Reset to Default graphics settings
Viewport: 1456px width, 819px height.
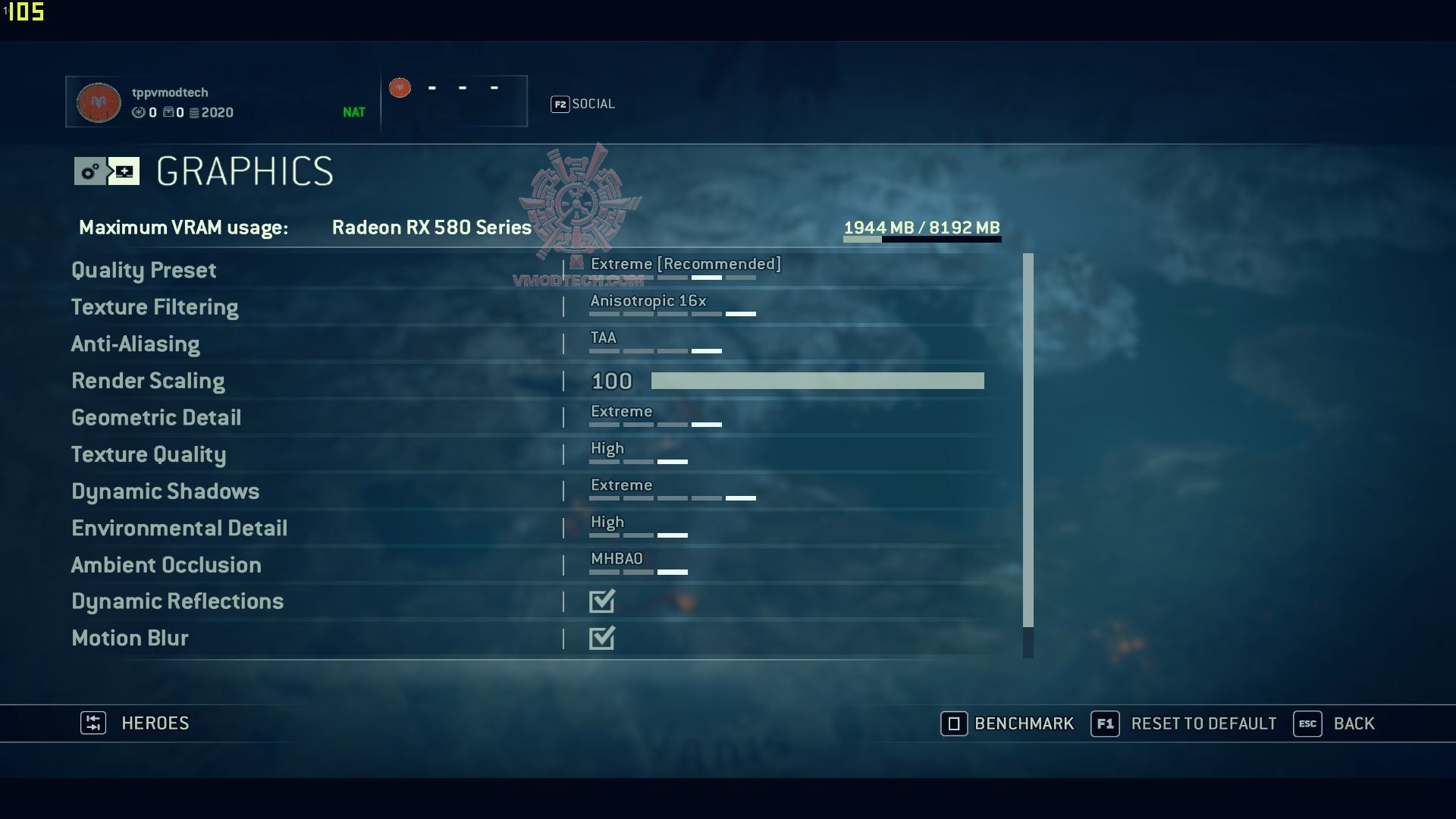[x=1184, y=723]
